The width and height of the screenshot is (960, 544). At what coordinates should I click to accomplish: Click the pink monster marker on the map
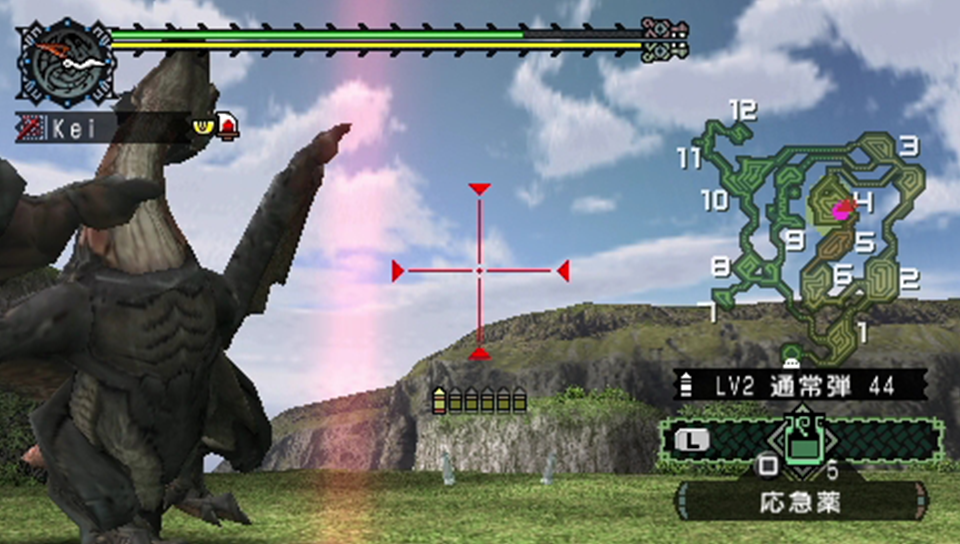(x=842, y=209)
